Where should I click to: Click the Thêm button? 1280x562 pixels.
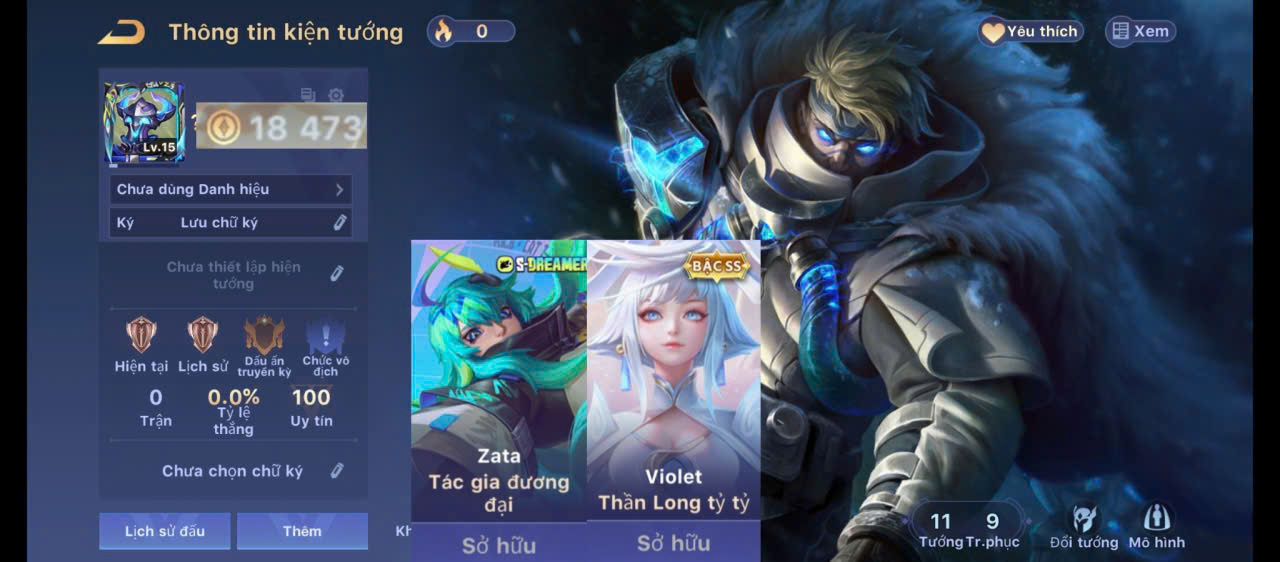(x=302, y=531)
